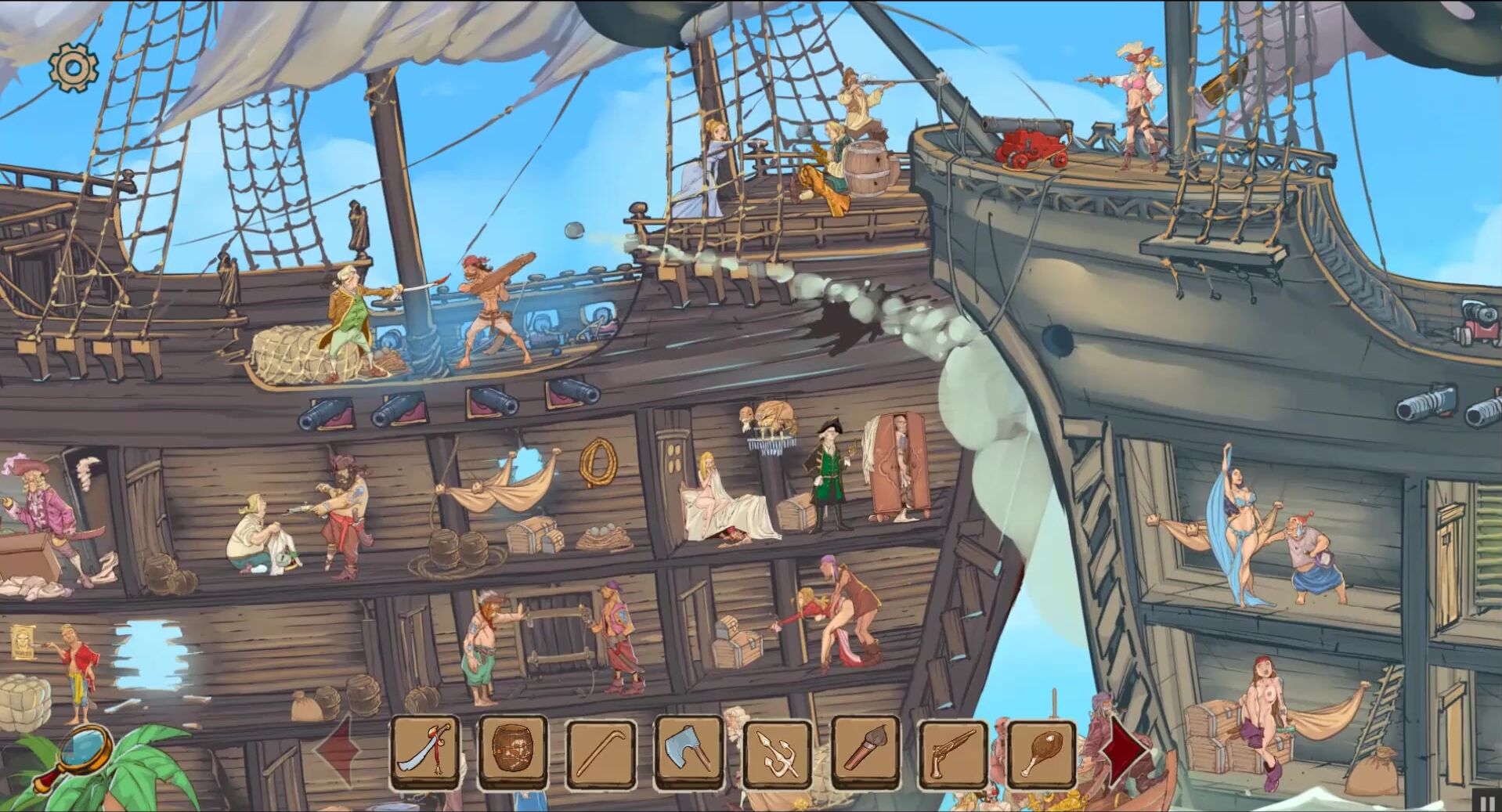The image size is (1502, 812).
Task: Click the pause button in the corner
Action: 1488,800
